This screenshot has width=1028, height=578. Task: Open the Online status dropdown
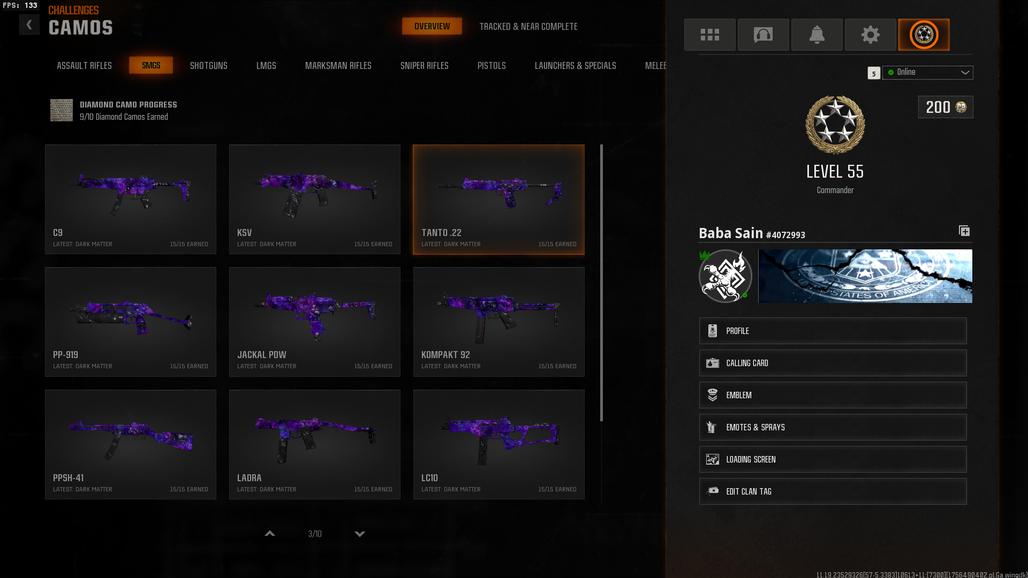pos(927,73)
